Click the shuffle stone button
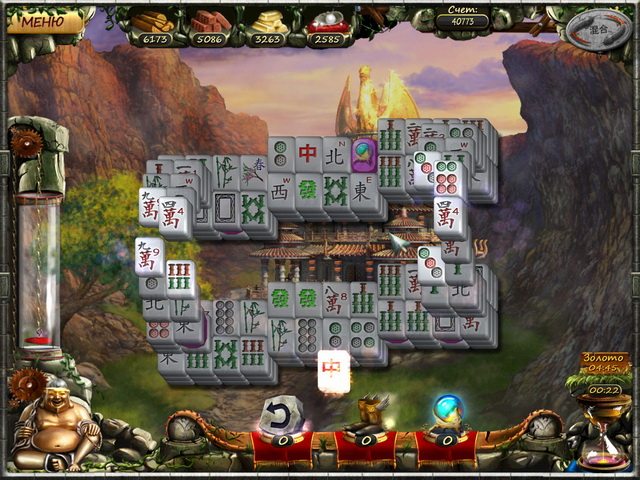This screenshot has height=480, width=640. pos(598,28)
